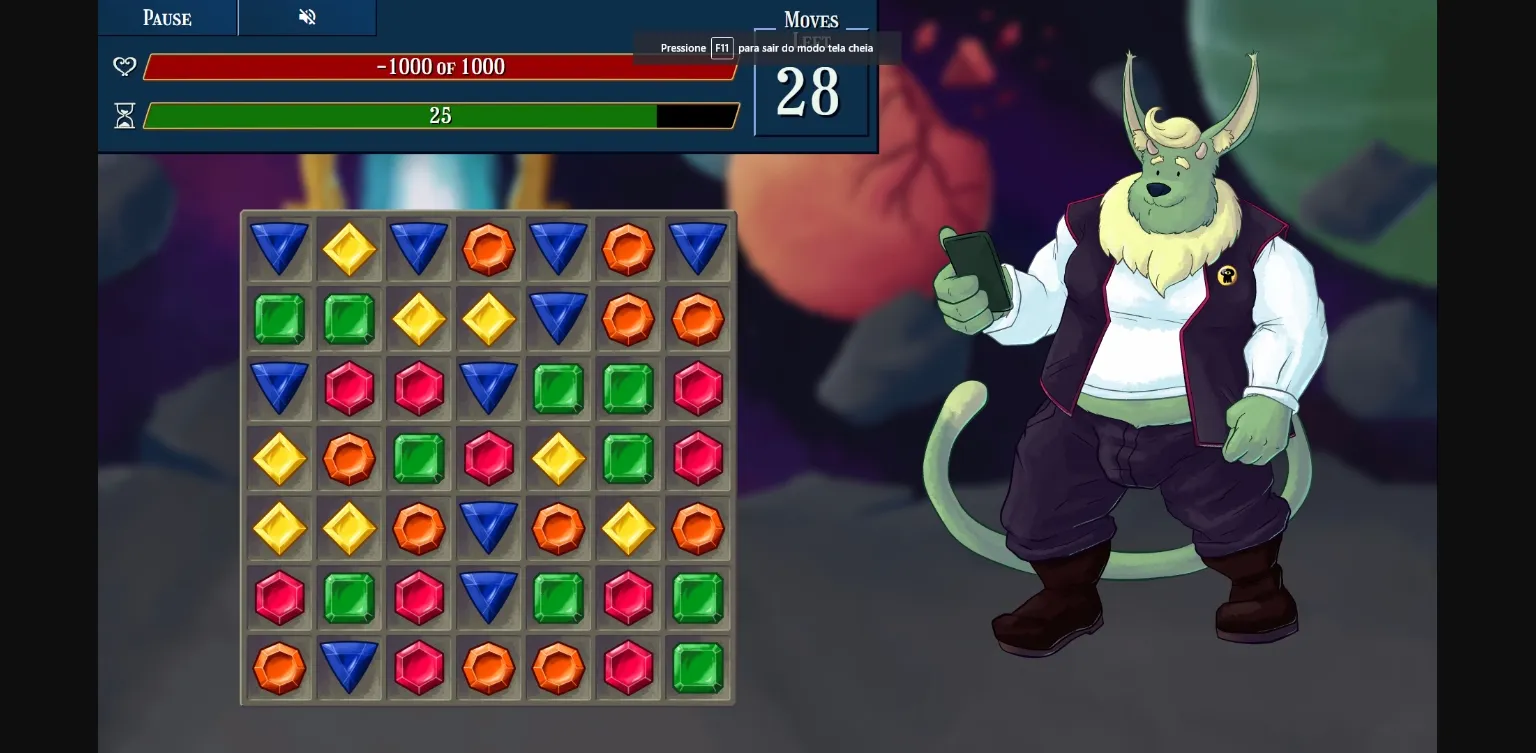Select the orange gem at the top-right of the grid
This screenshot has width=1536, height=753.
tap(628, 249)
